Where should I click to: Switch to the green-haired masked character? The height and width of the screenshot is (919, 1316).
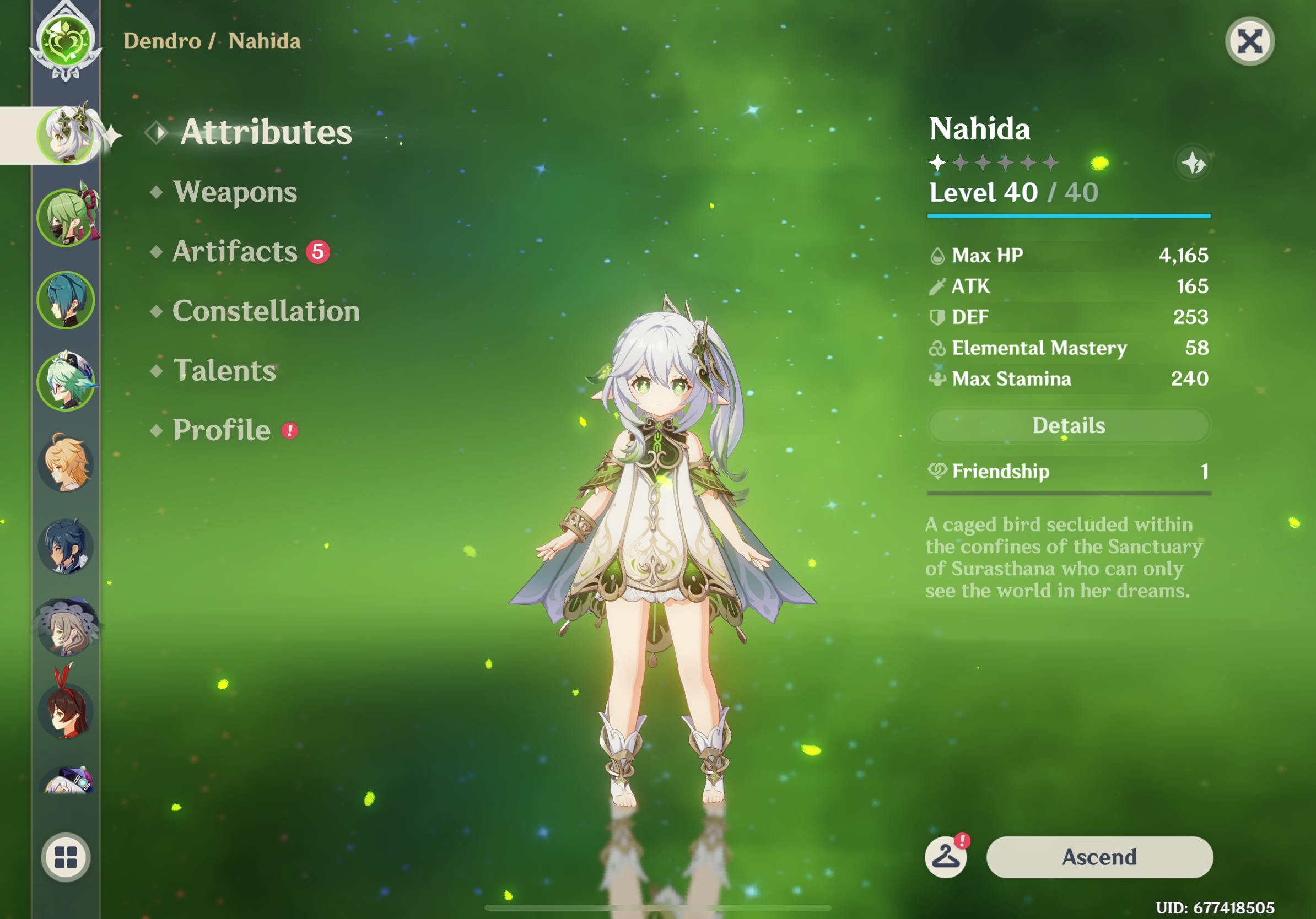67,218
